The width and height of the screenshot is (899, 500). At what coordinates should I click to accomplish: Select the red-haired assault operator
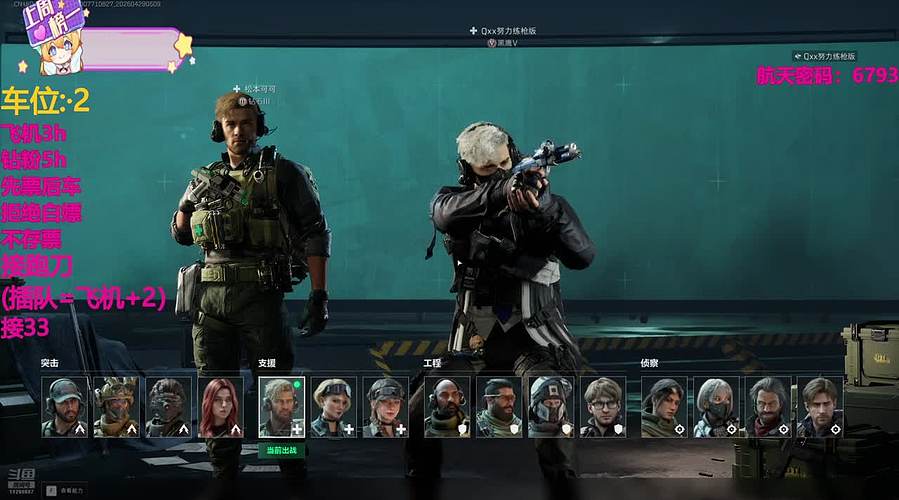click(220, 407)
